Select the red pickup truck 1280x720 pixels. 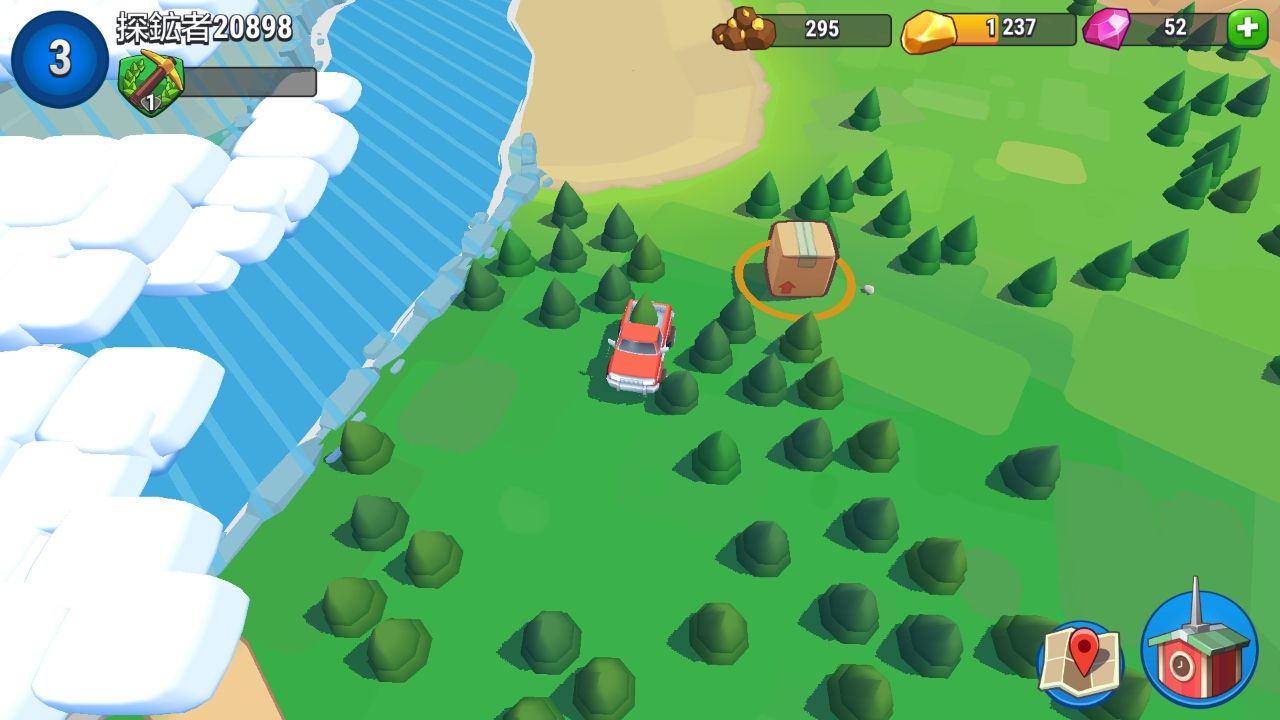coord(640,350)
